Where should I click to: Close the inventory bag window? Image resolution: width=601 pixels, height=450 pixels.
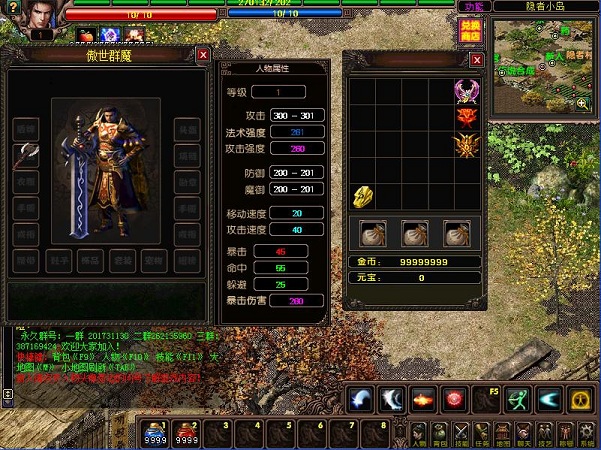475,62
